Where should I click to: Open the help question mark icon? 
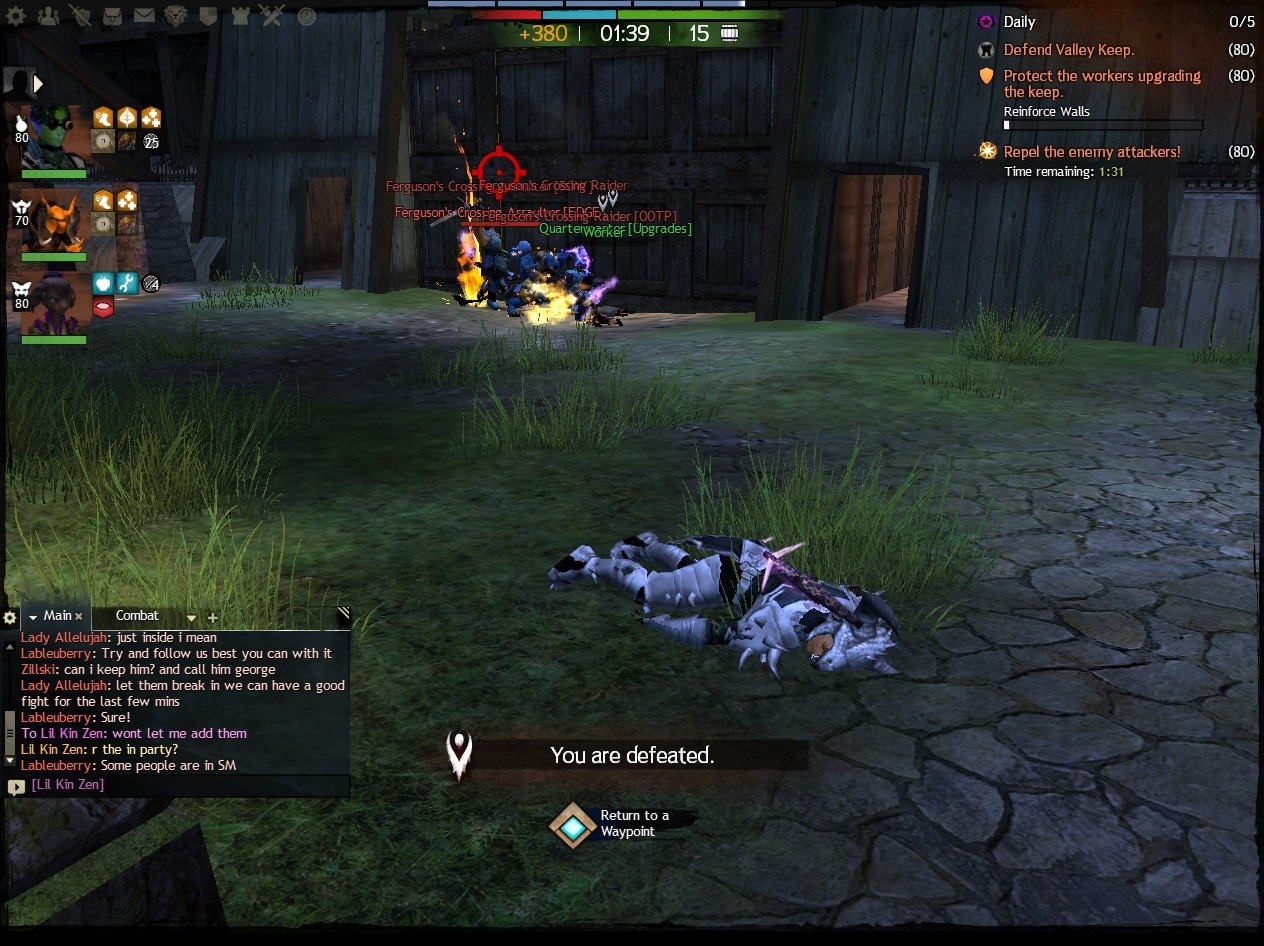307,16
